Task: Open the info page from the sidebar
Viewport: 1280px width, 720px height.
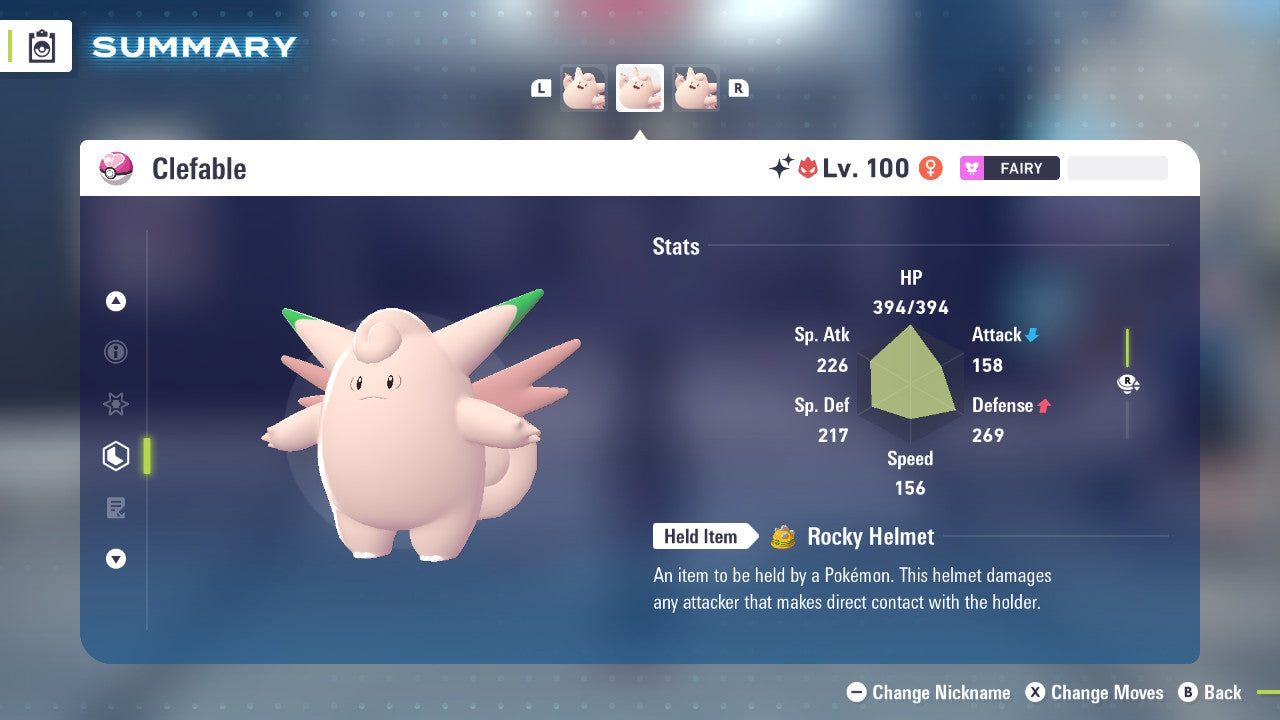Action: pos(116,352)
